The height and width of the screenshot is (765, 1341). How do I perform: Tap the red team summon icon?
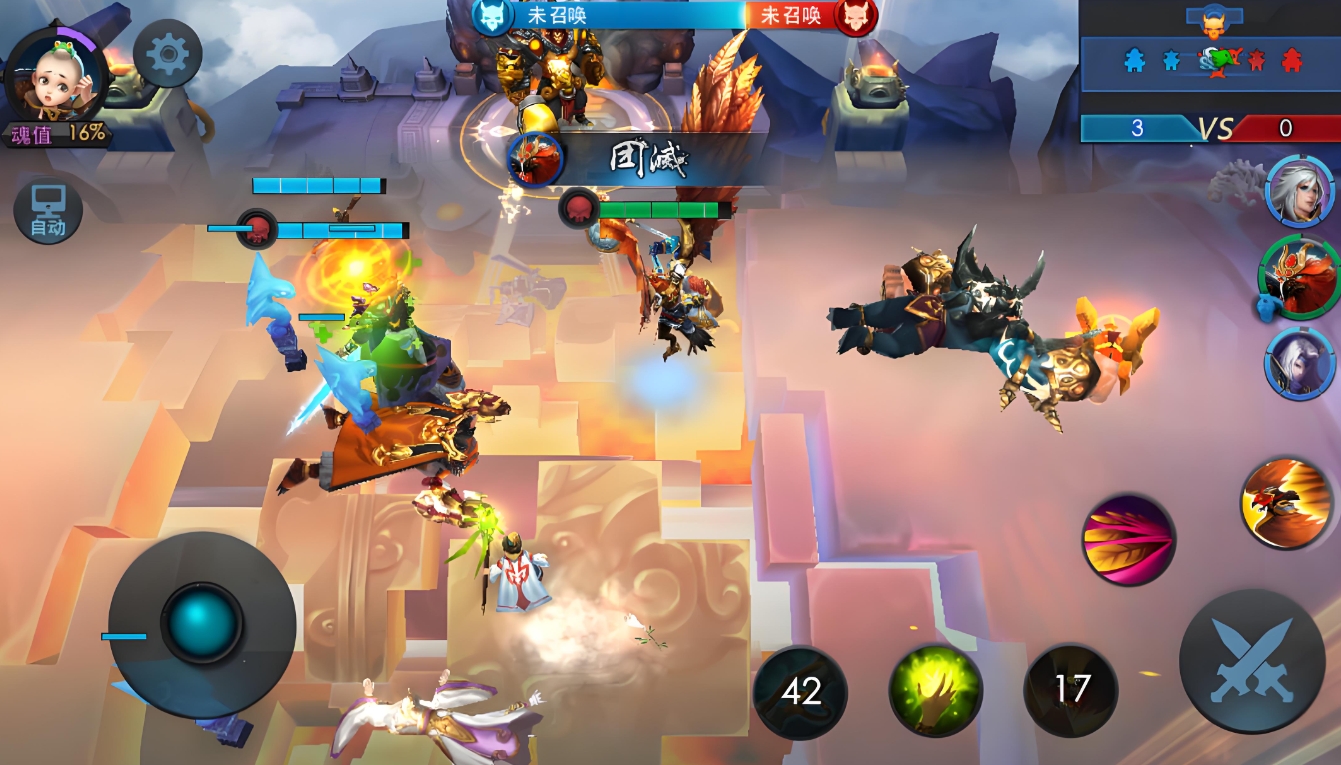pyautogui.click(x=856, y=16)
